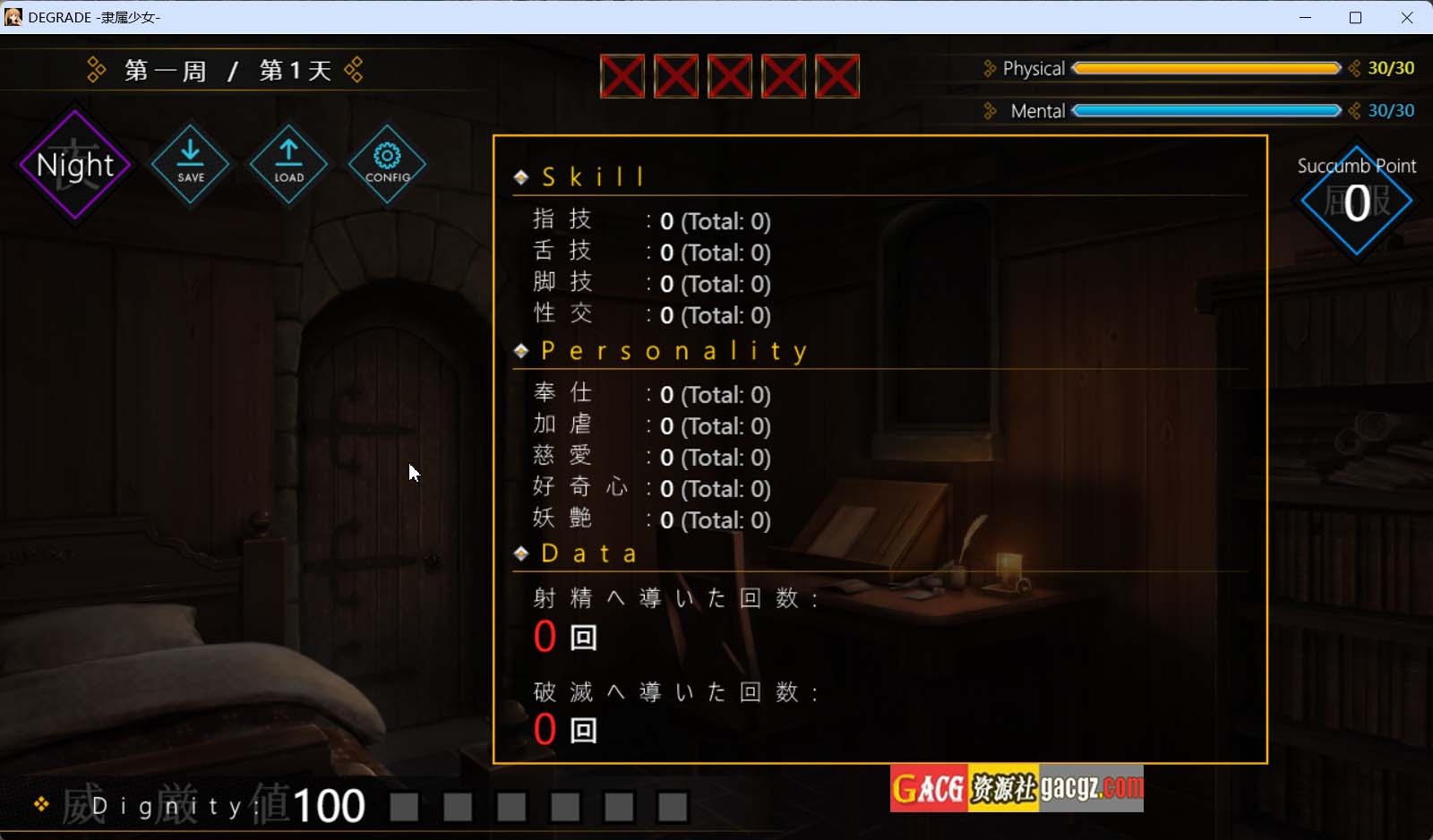Open the Config settings
The width and height of the screenshot is (1433, 840).
tap(387, 163)
